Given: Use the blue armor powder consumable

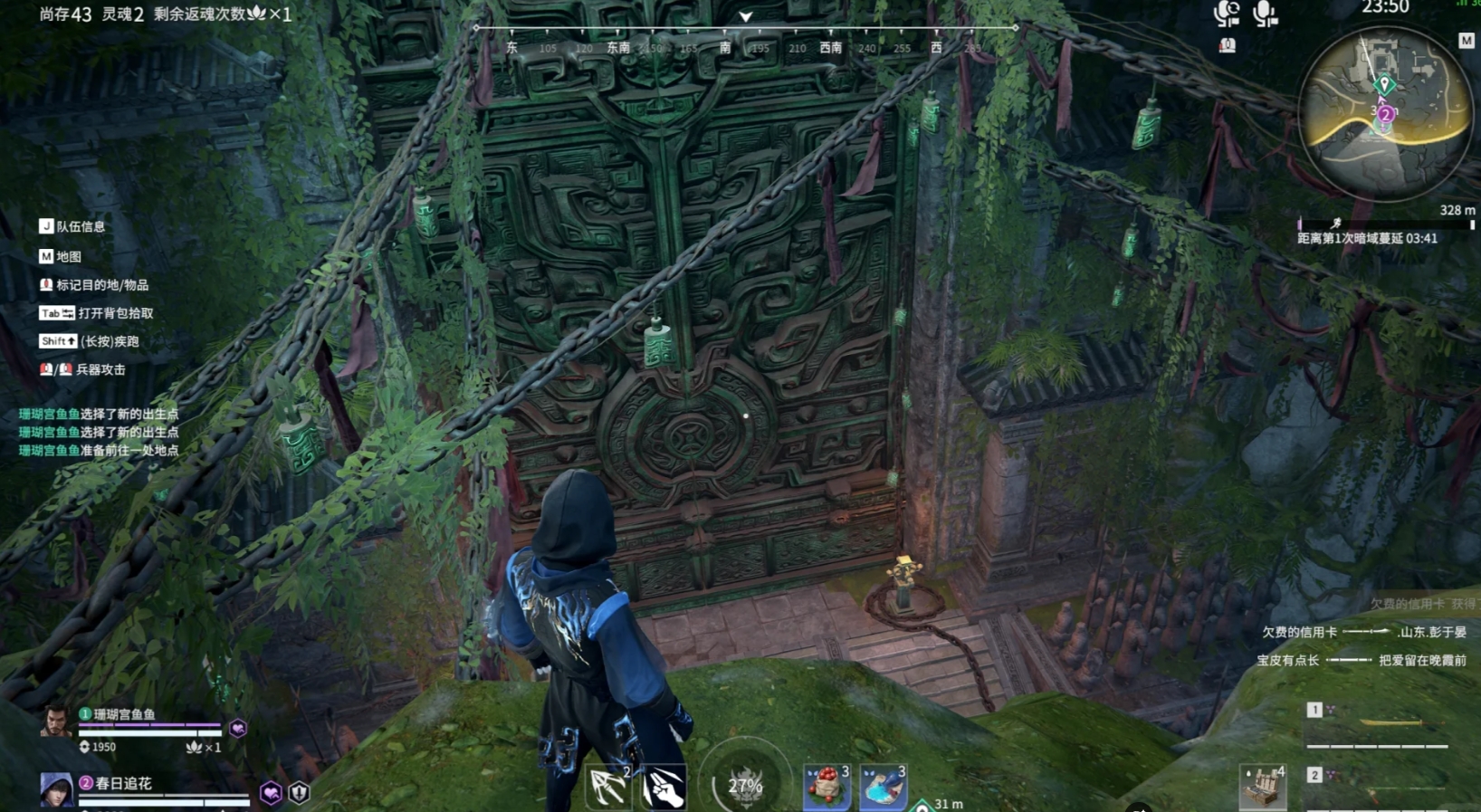Looking at the screenshot, I should [883, 786].
